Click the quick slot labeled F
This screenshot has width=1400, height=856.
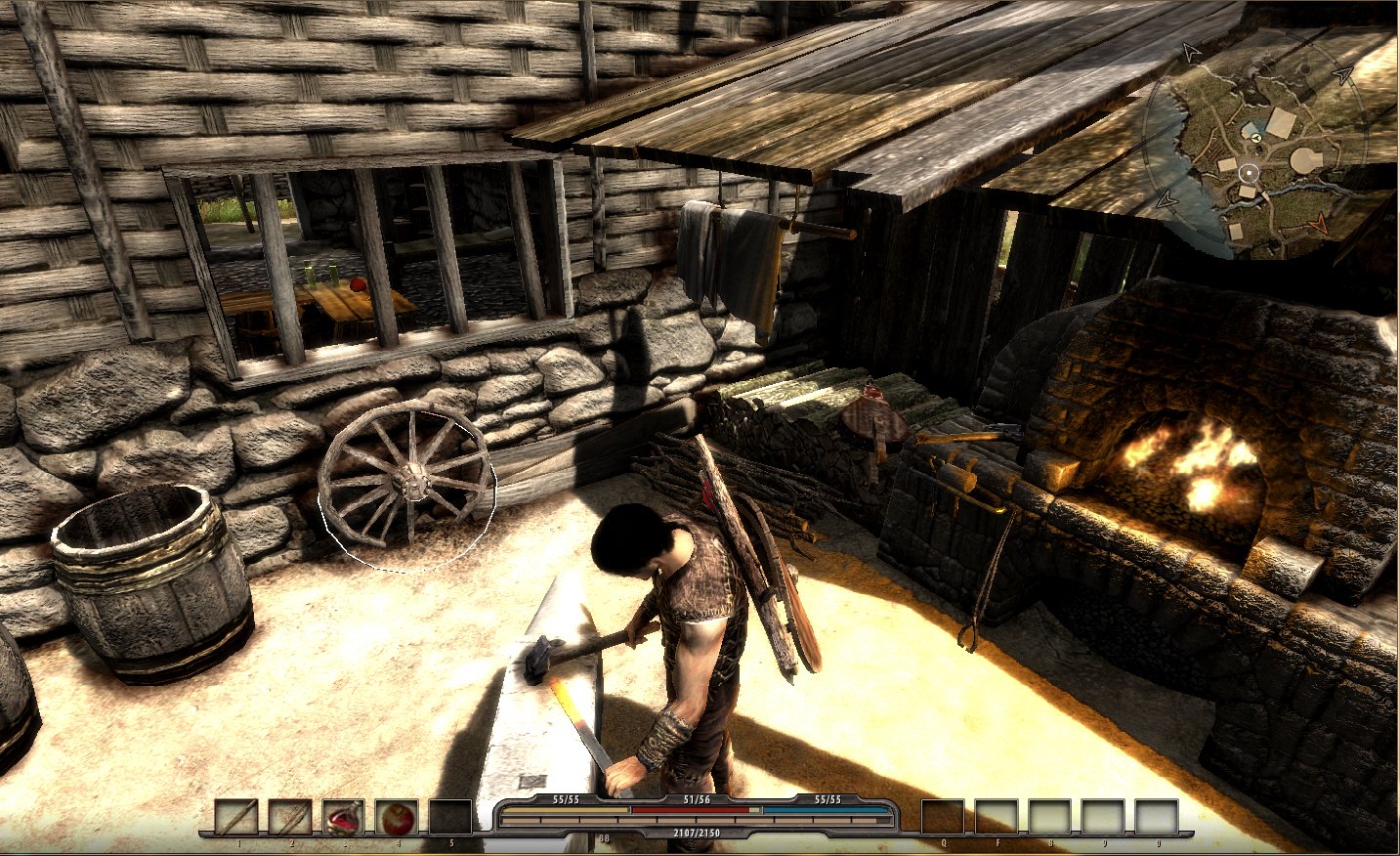997,817
